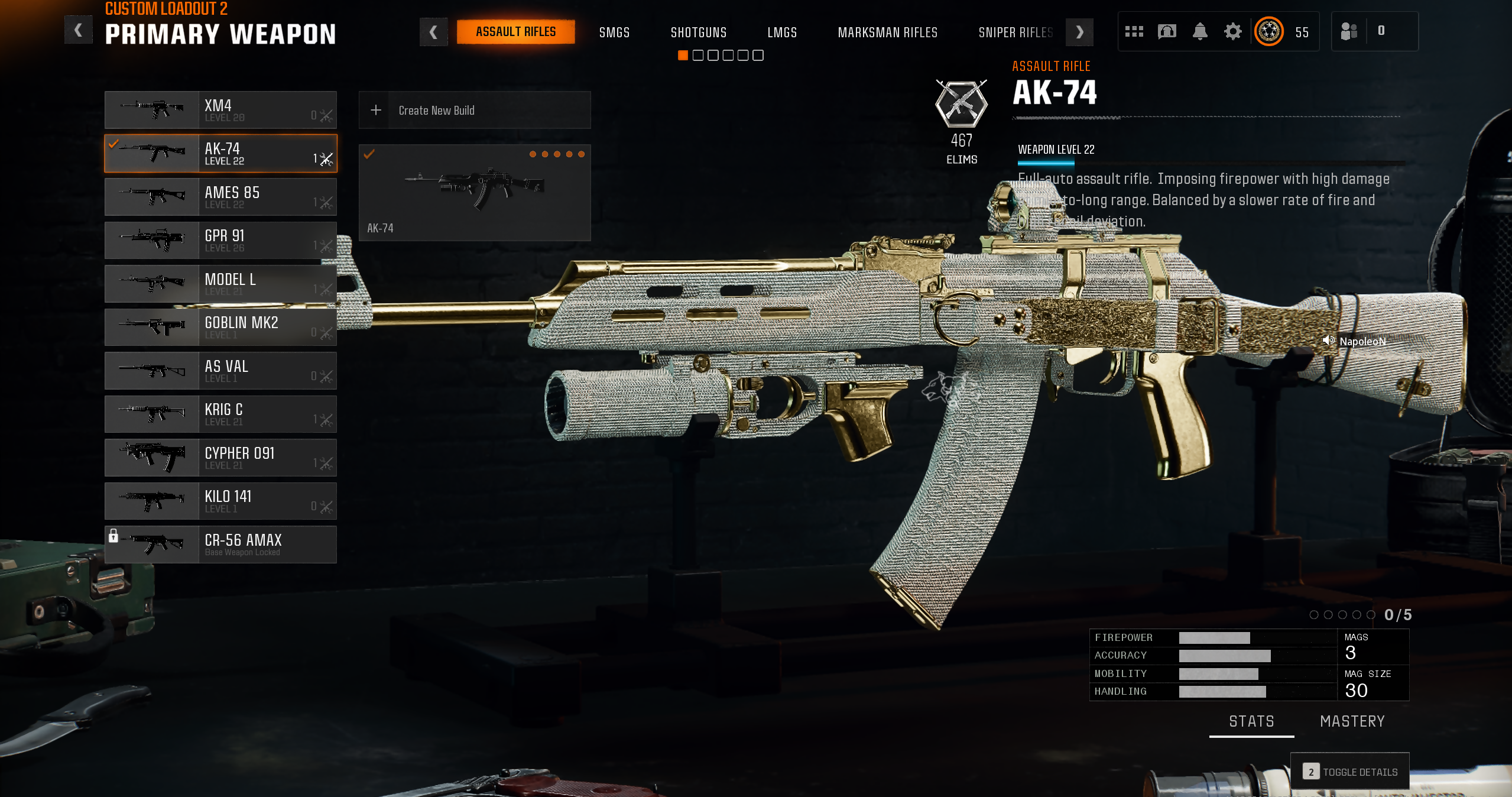Select the XM4 assault rifle

click(220, 110)
